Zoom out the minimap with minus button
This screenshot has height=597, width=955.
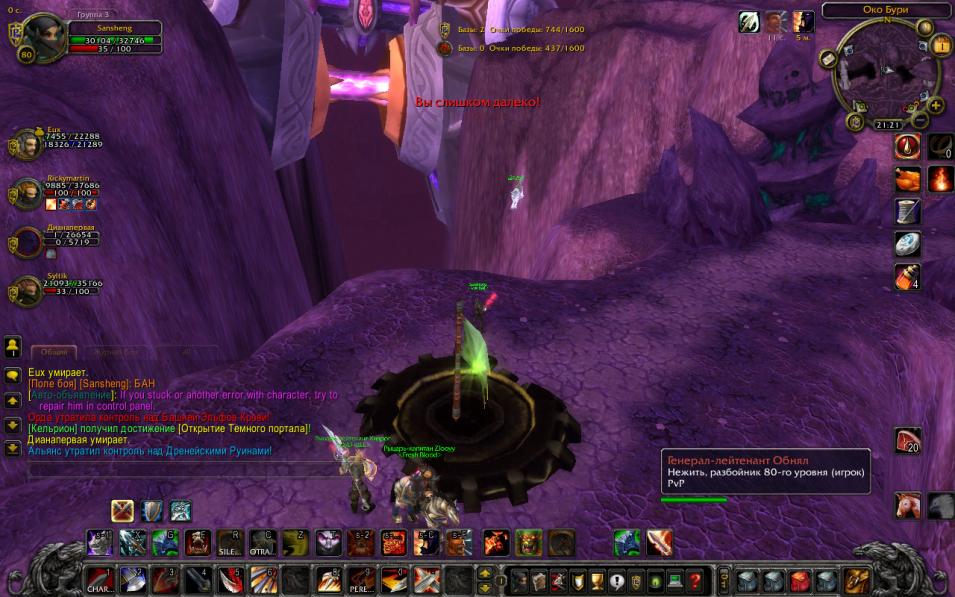click(921, 119)
